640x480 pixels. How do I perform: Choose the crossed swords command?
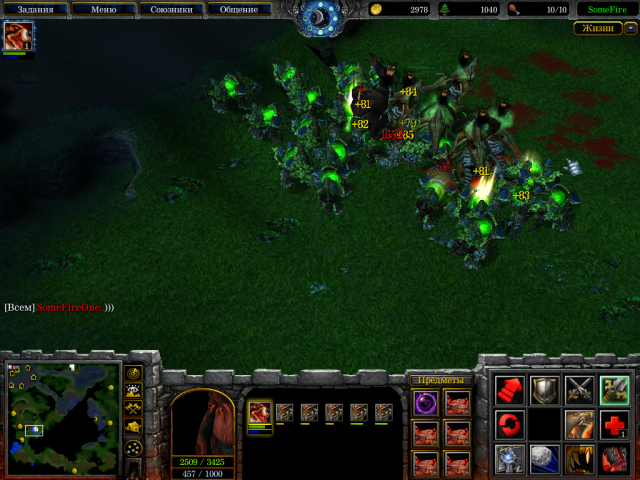pyautogui.click(x=579, y=390)
